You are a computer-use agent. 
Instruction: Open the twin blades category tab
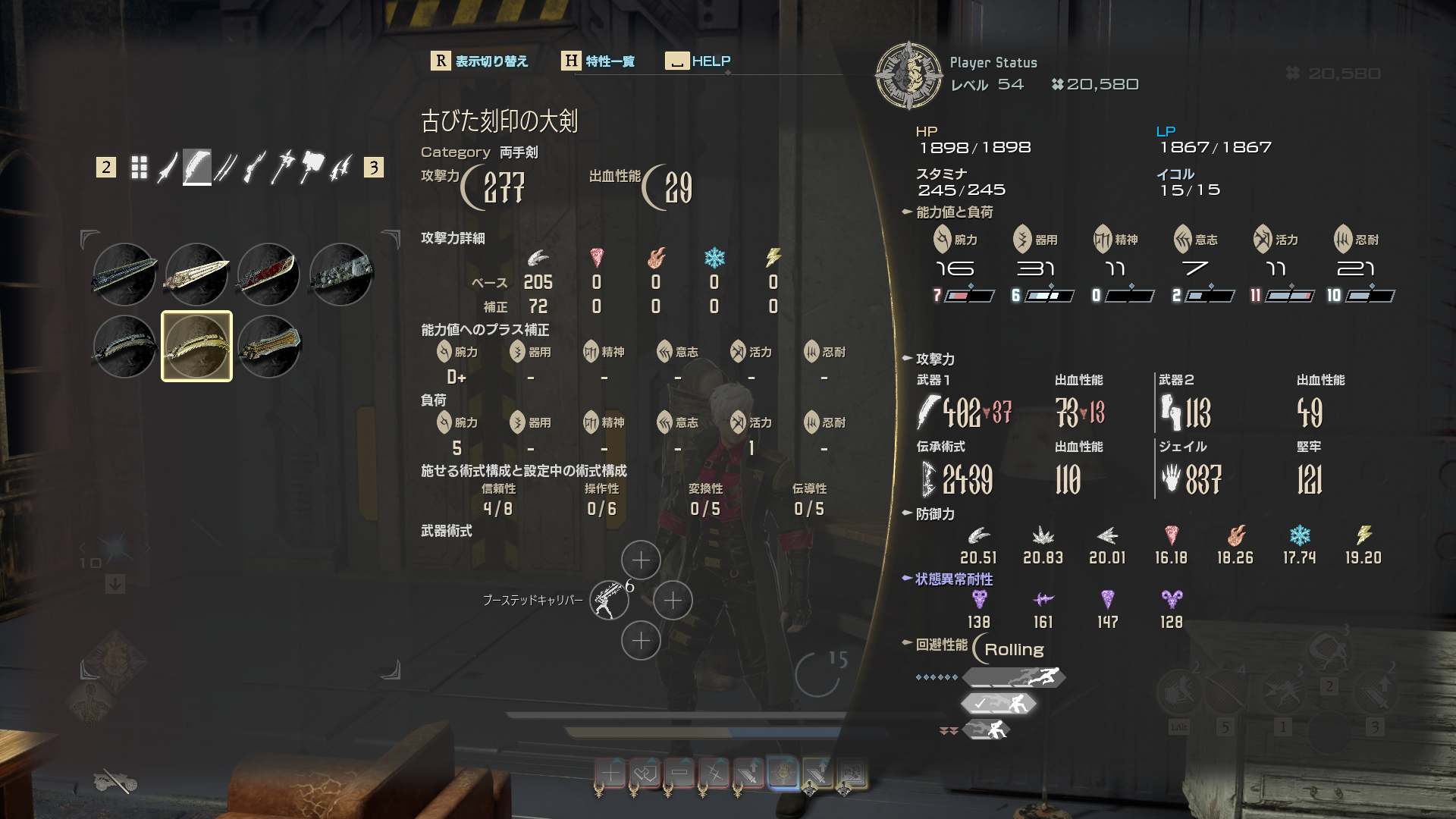pos(225,167)
